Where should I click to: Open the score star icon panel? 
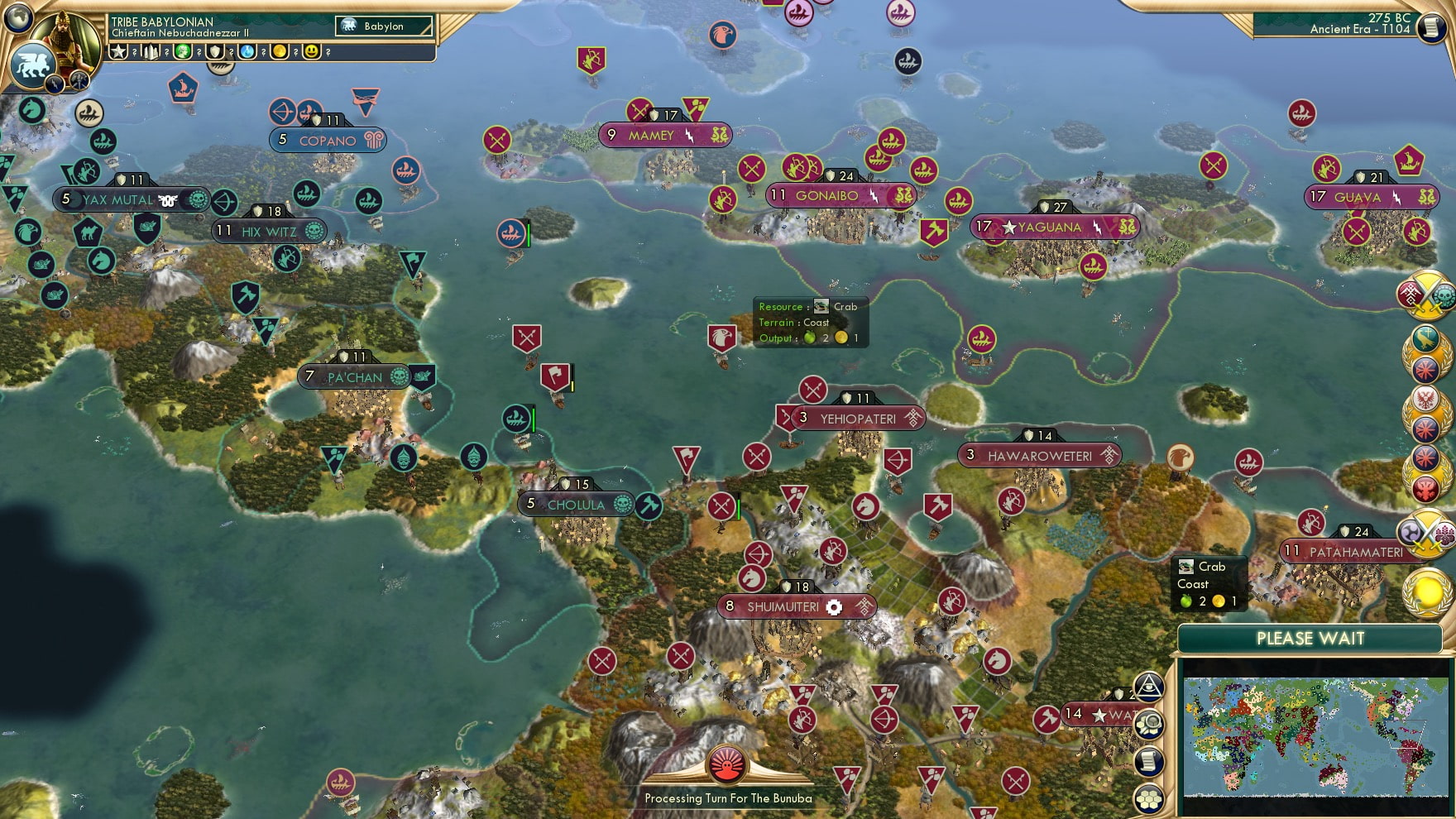[118, 52]
